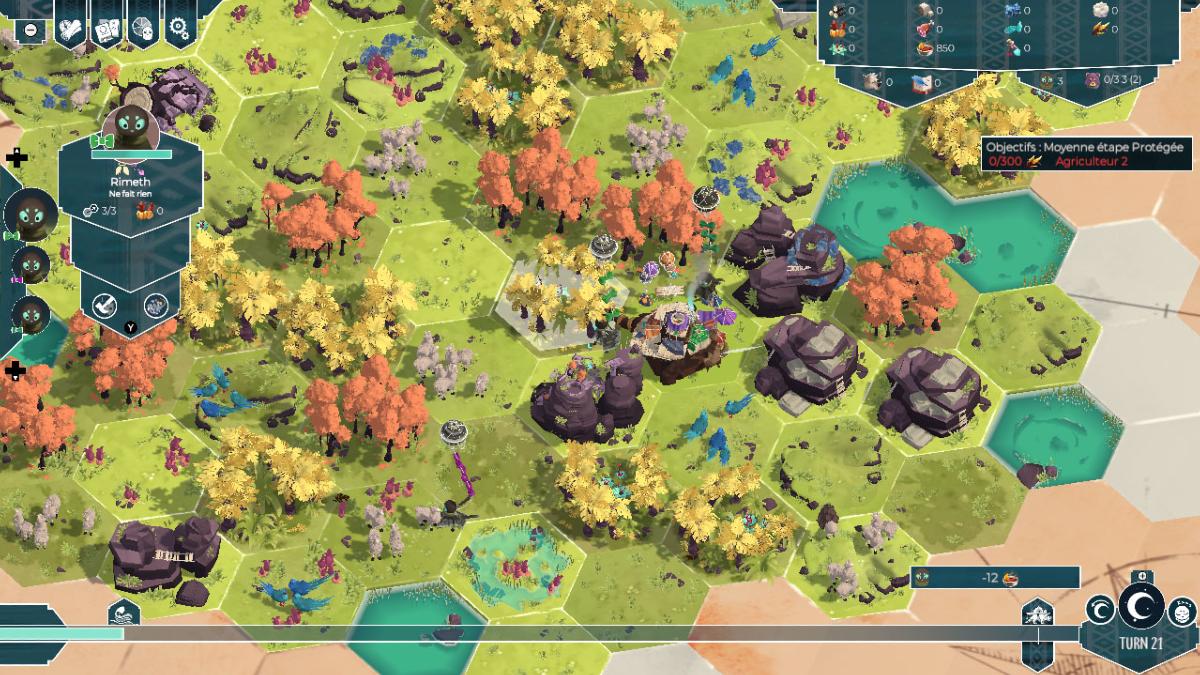This screenshot has height=675, width=1200.
Task: Click the pink bear population icon
Action: tap(1094, 80)
